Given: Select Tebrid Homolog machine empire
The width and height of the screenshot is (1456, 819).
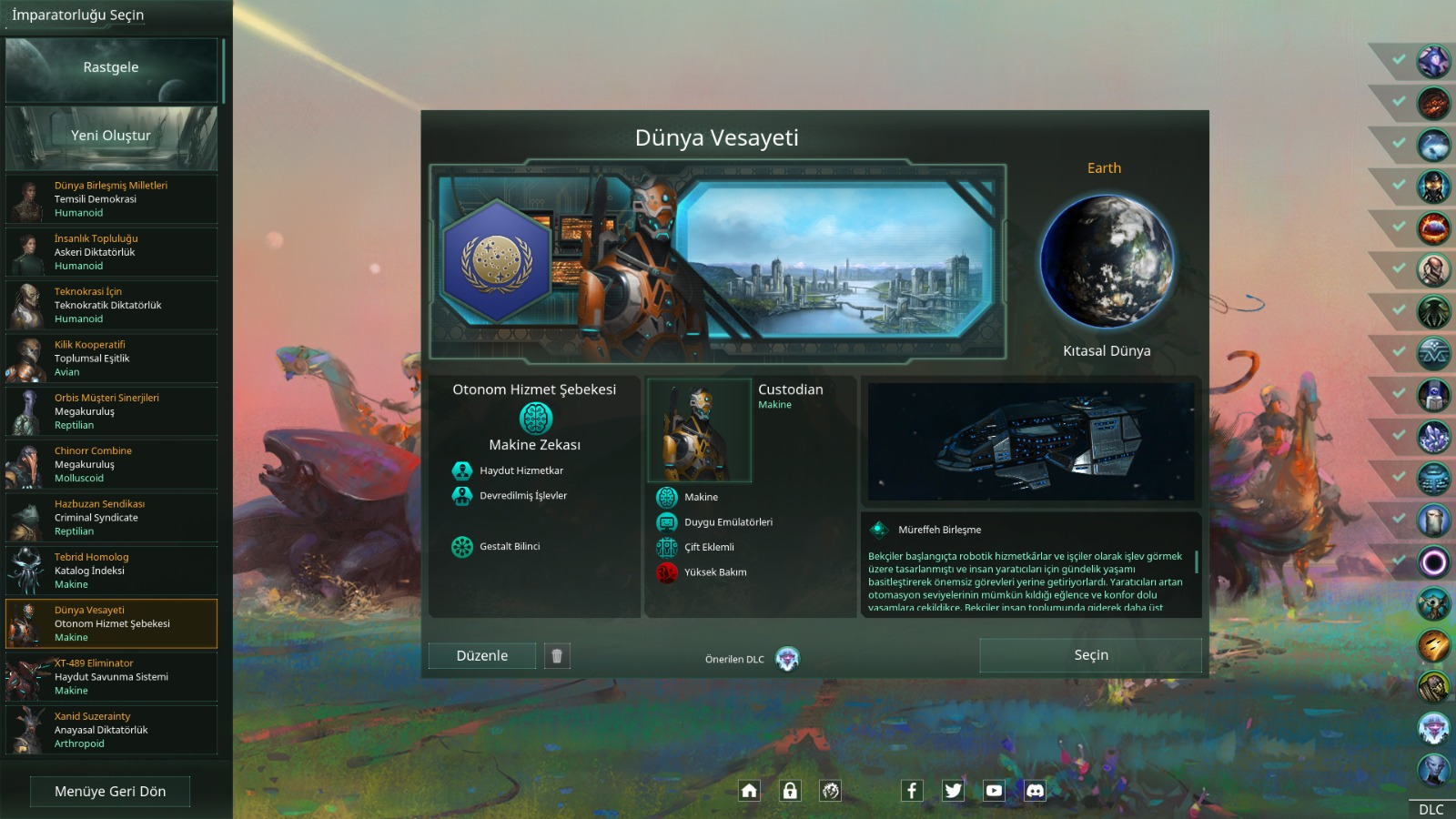Looking at the screenshot, I should pyautogui.click(x=111, y=571).
